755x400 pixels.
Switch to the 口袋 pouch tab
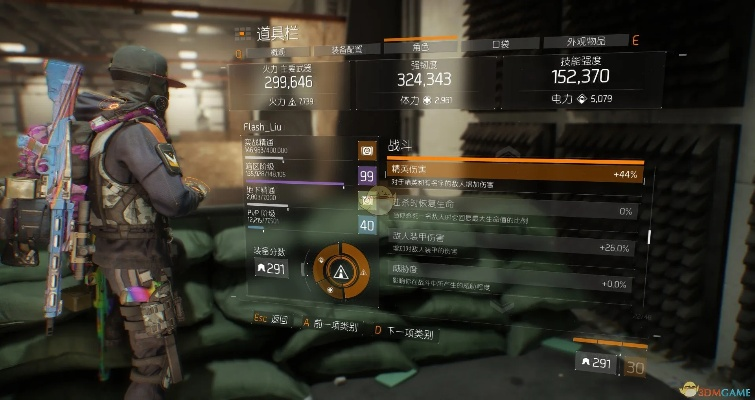[501, 45]
